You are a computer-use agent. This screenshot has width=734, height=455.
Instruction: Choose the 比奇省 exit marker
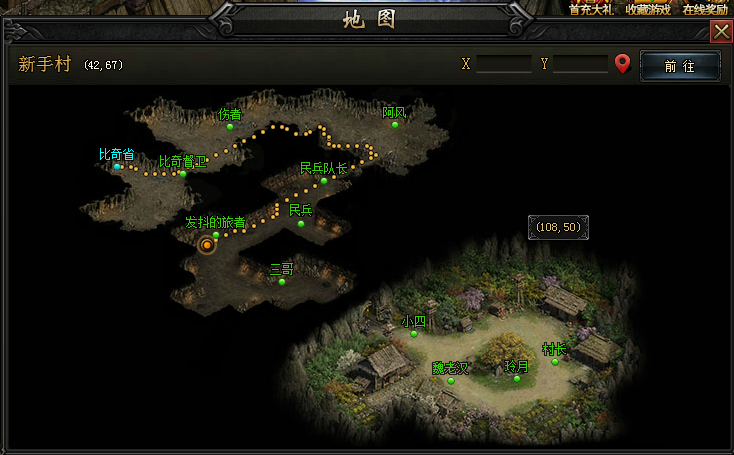point(118,167)
